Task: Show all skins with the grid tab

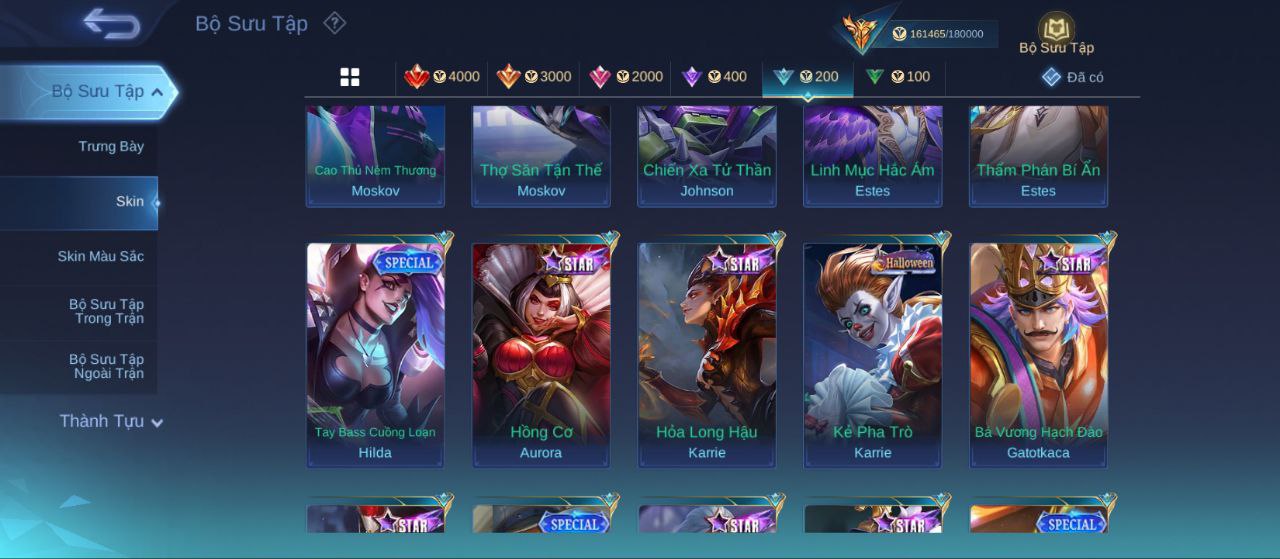Action: 350,77
